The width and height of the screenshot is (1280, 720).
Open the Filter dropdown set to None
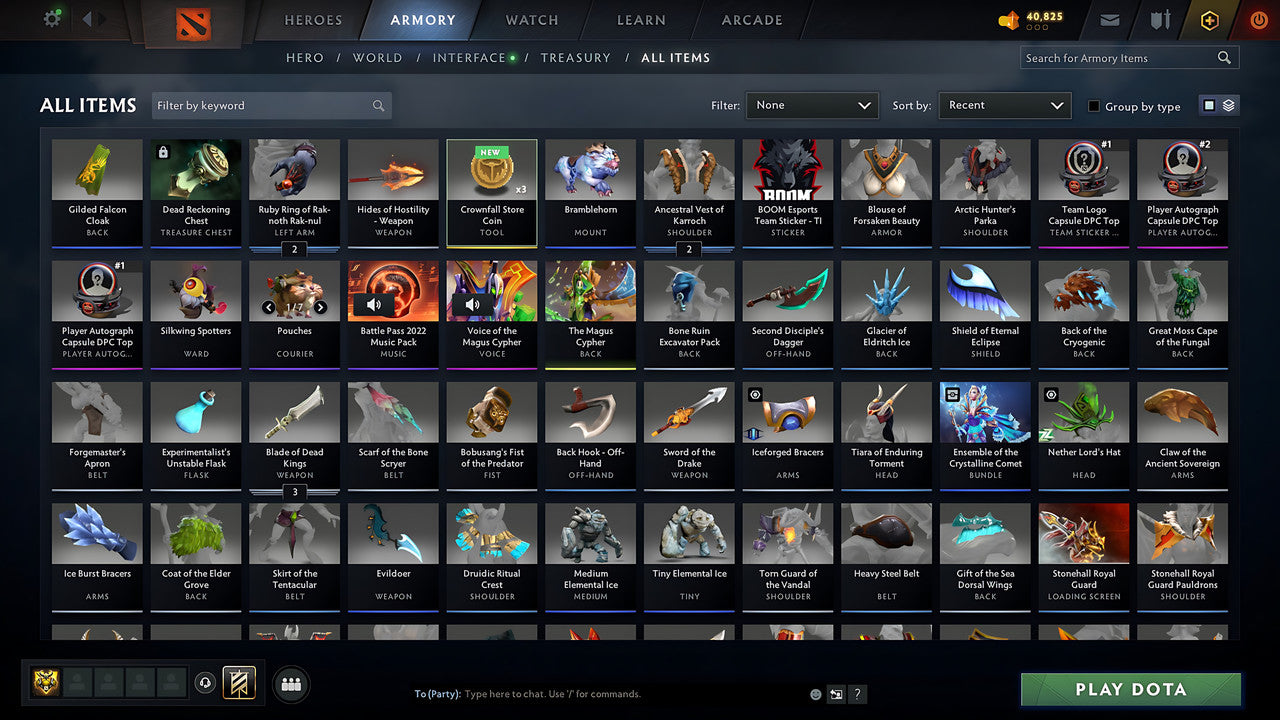pos(811,105)
